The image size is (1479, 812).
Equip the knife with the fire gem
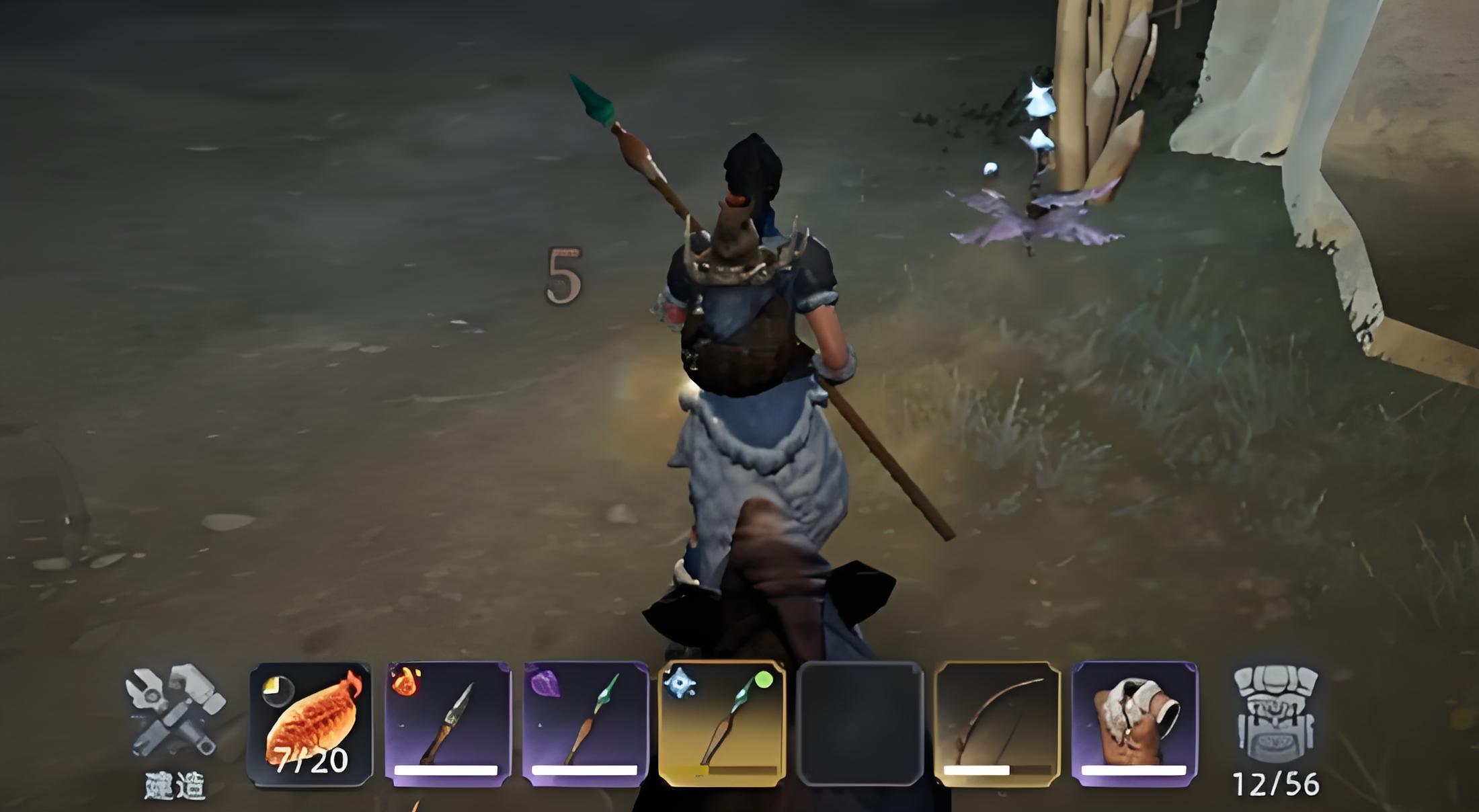point(448,724)
